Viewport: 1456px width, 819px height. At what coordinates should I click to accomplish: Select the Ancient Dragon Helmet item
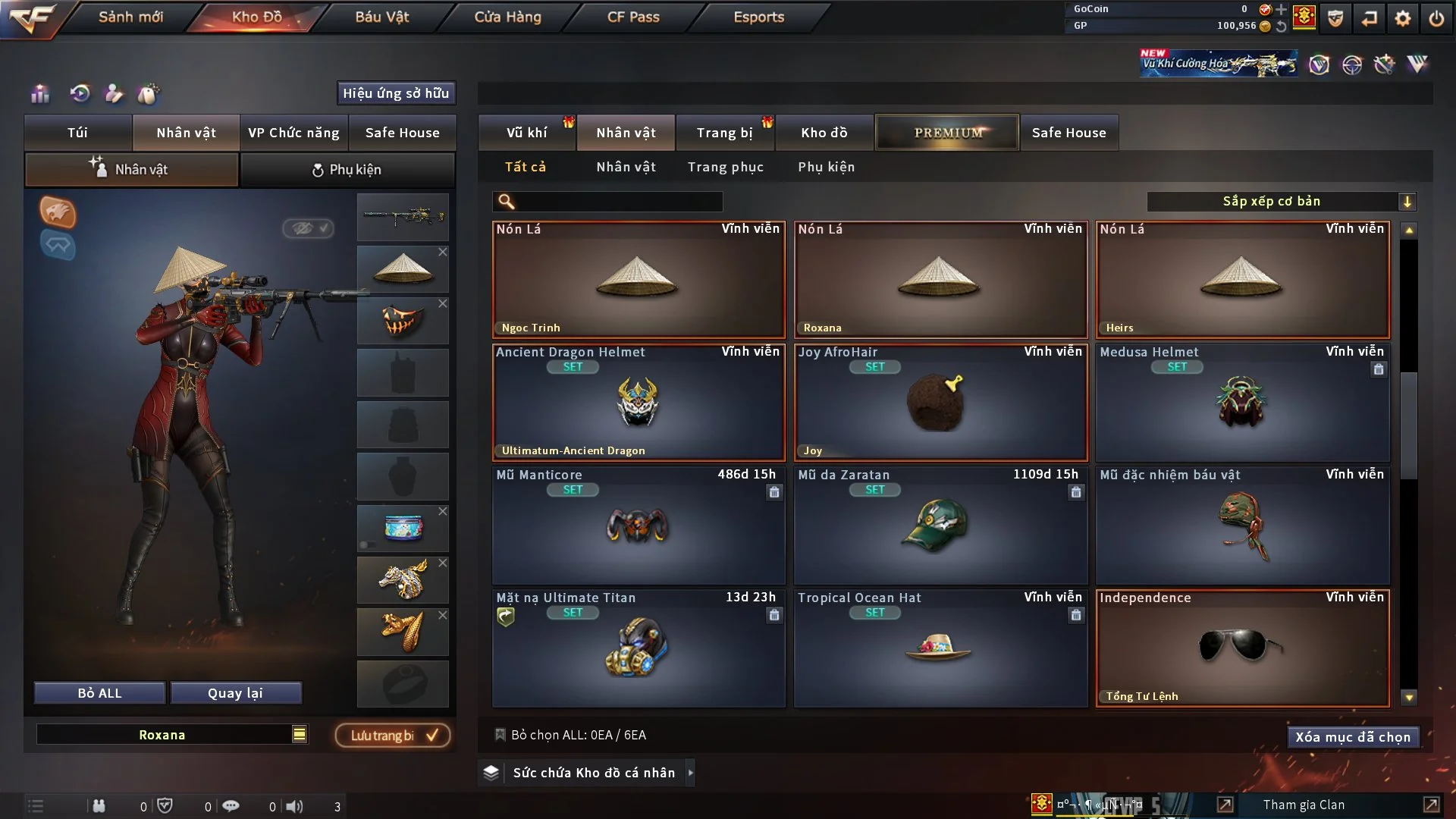point(638,403)
